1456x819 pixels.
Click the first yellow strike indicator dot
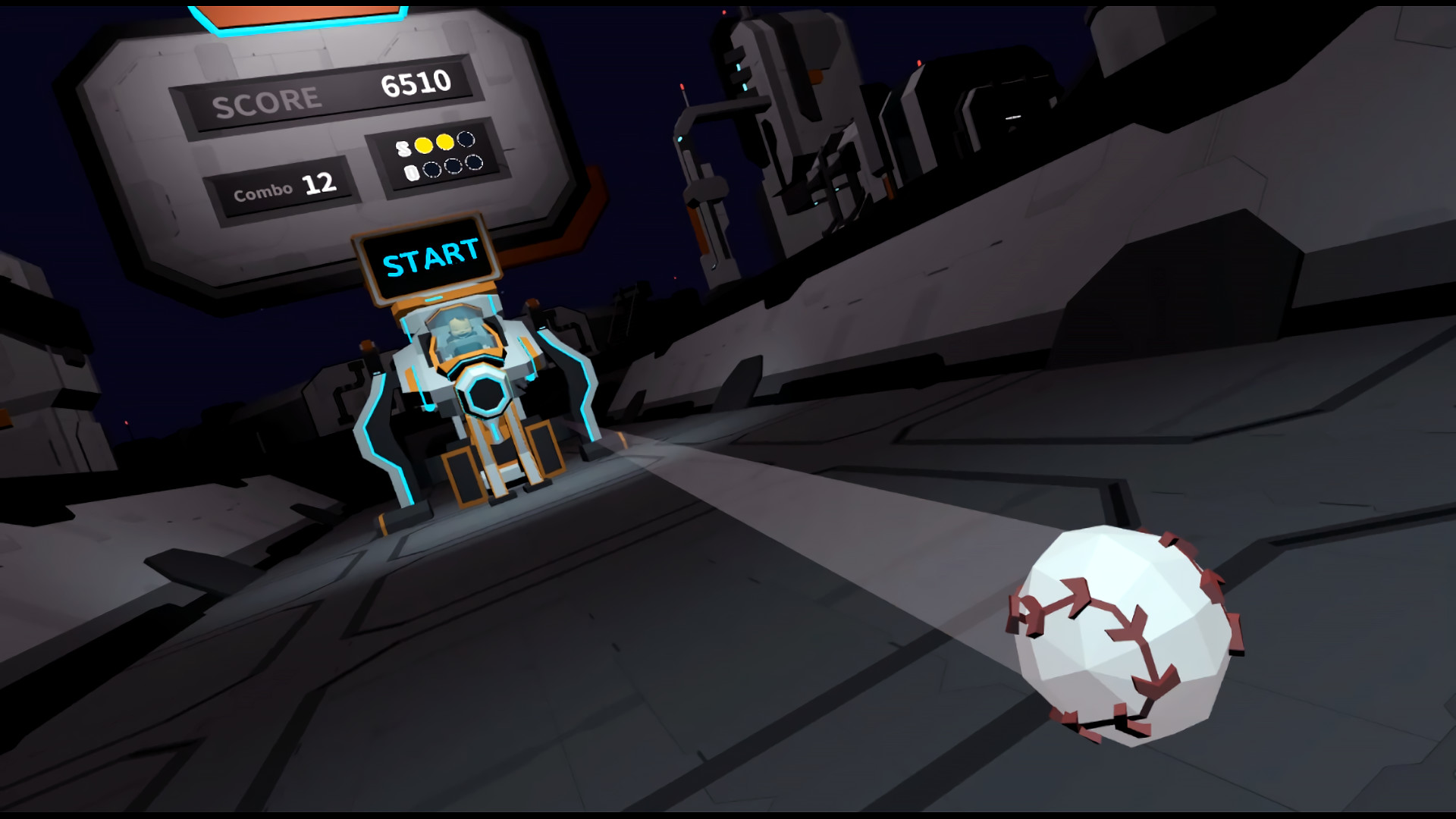(424, 145)
